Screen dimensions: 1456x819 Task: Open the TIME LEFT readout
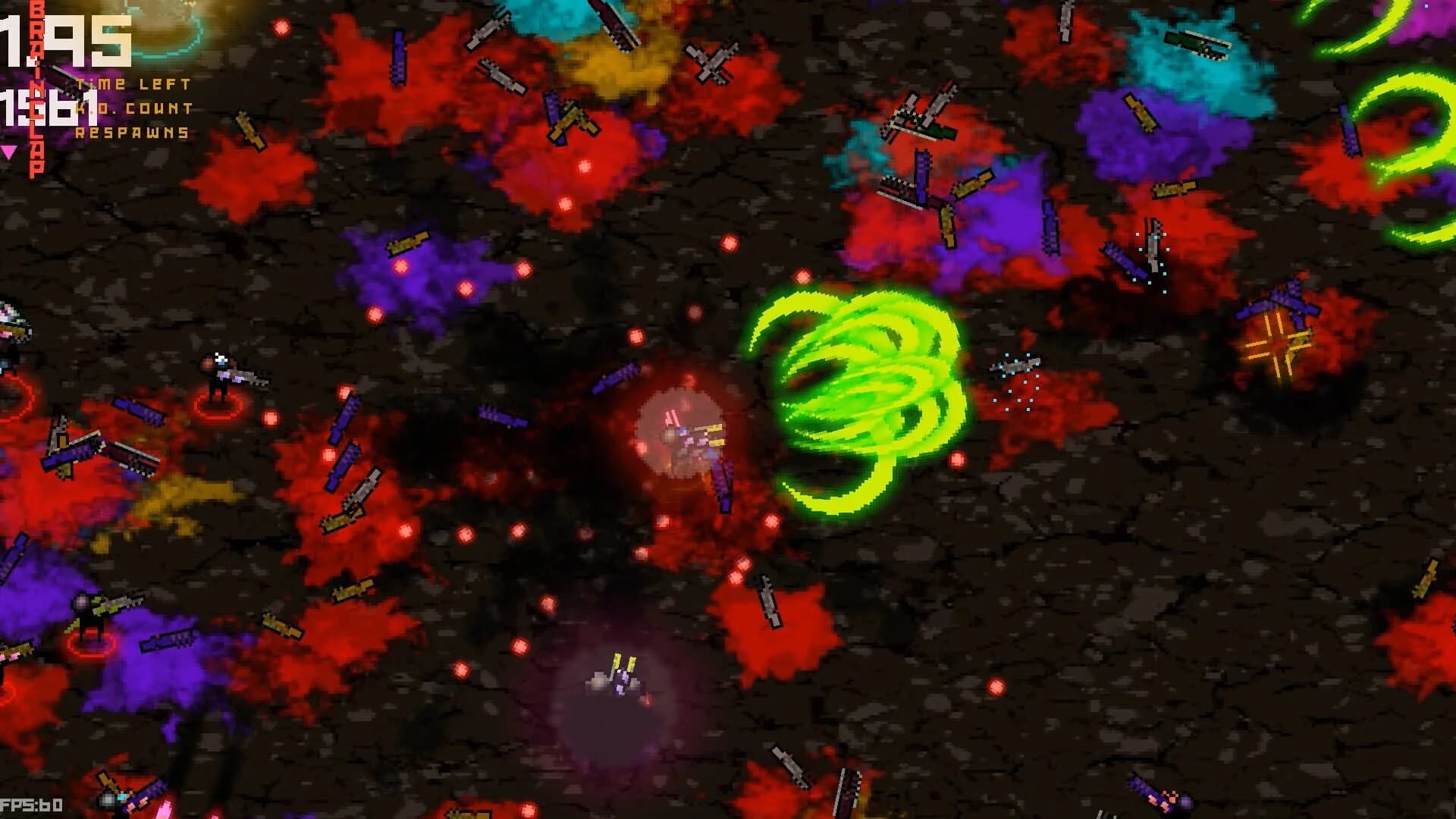tap(133, 85)
